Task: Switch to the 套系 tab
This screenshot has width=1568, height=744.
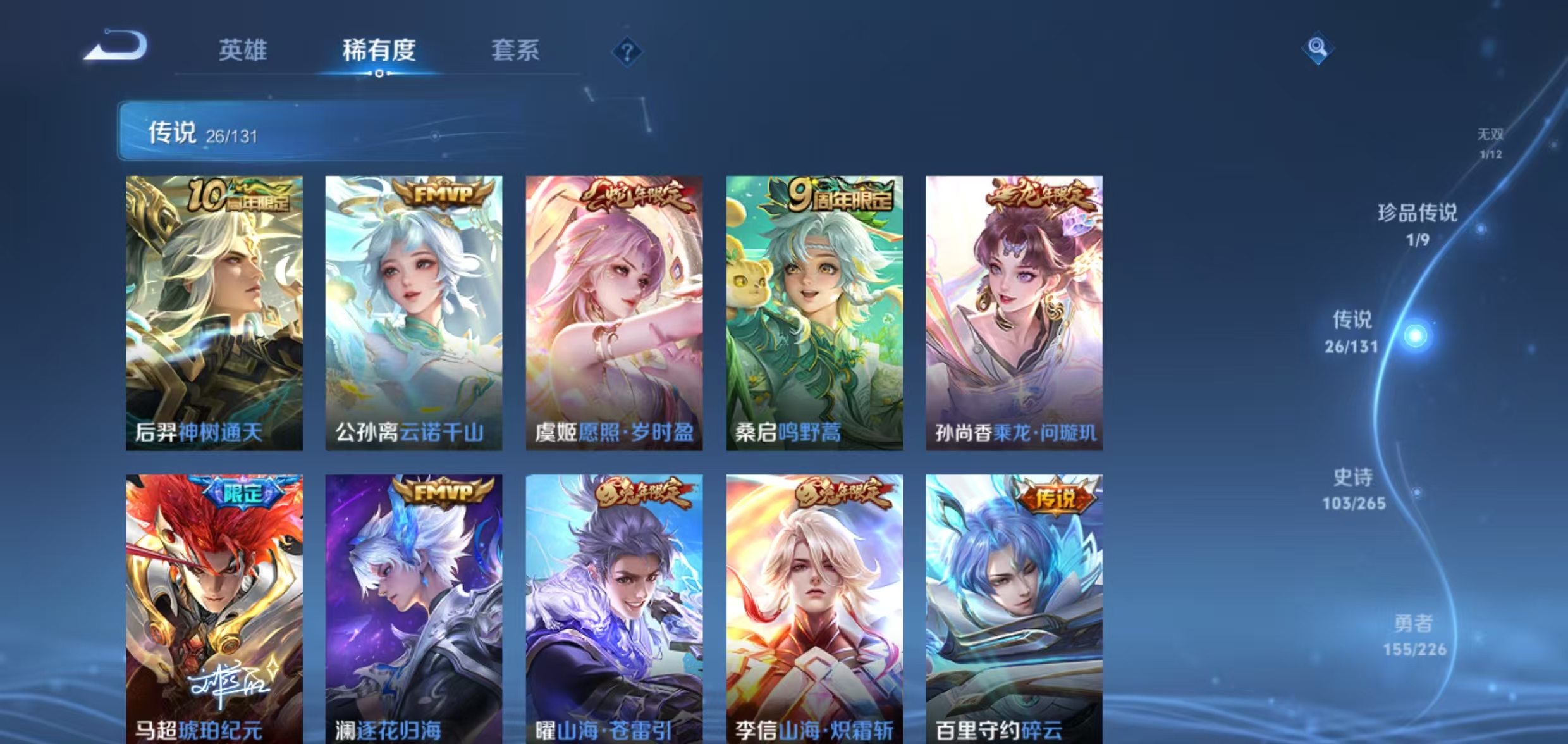Action: click(516, 51)
